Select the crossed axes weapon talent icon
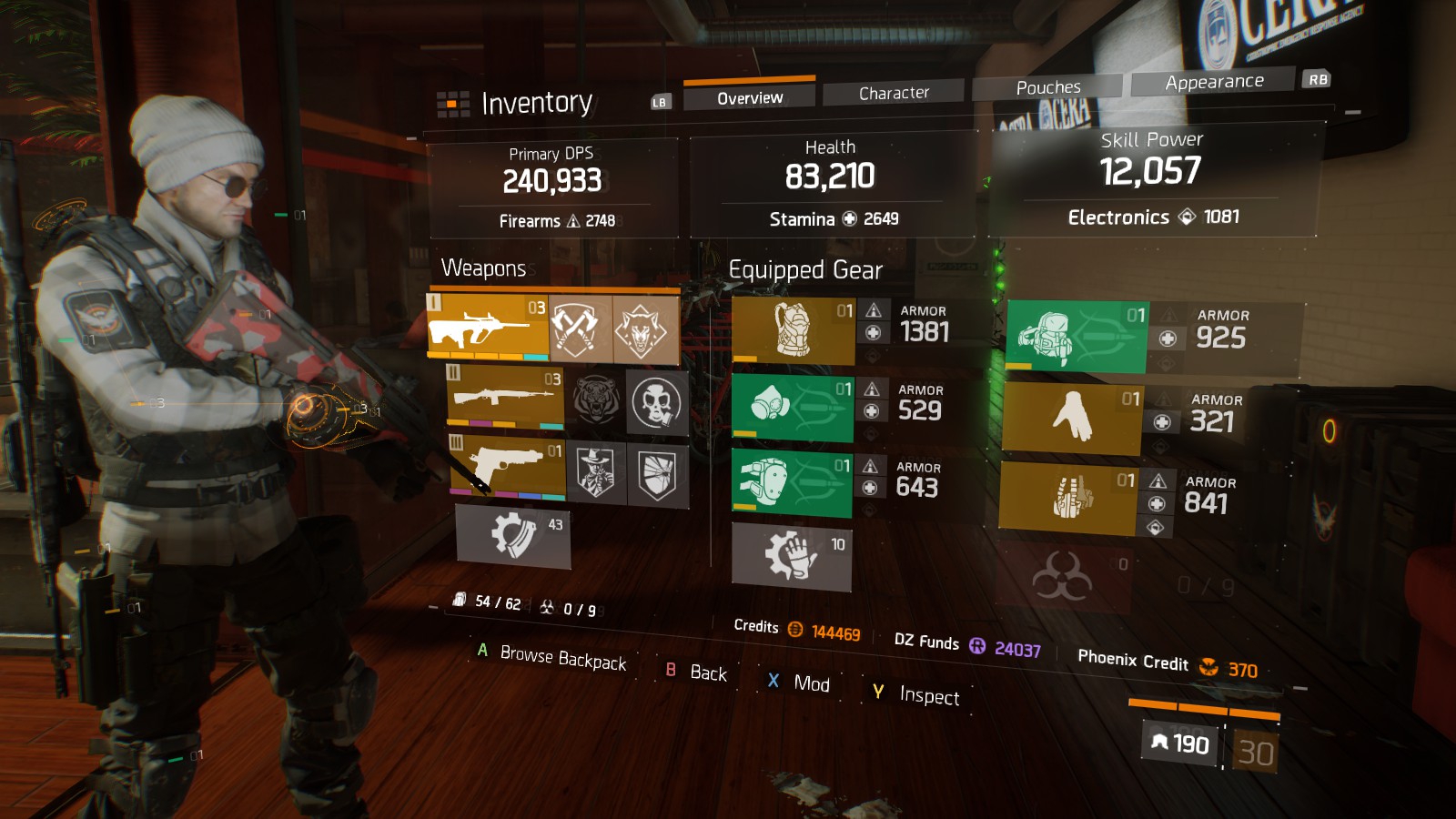The image size is (1456, 819). [581, 329]
